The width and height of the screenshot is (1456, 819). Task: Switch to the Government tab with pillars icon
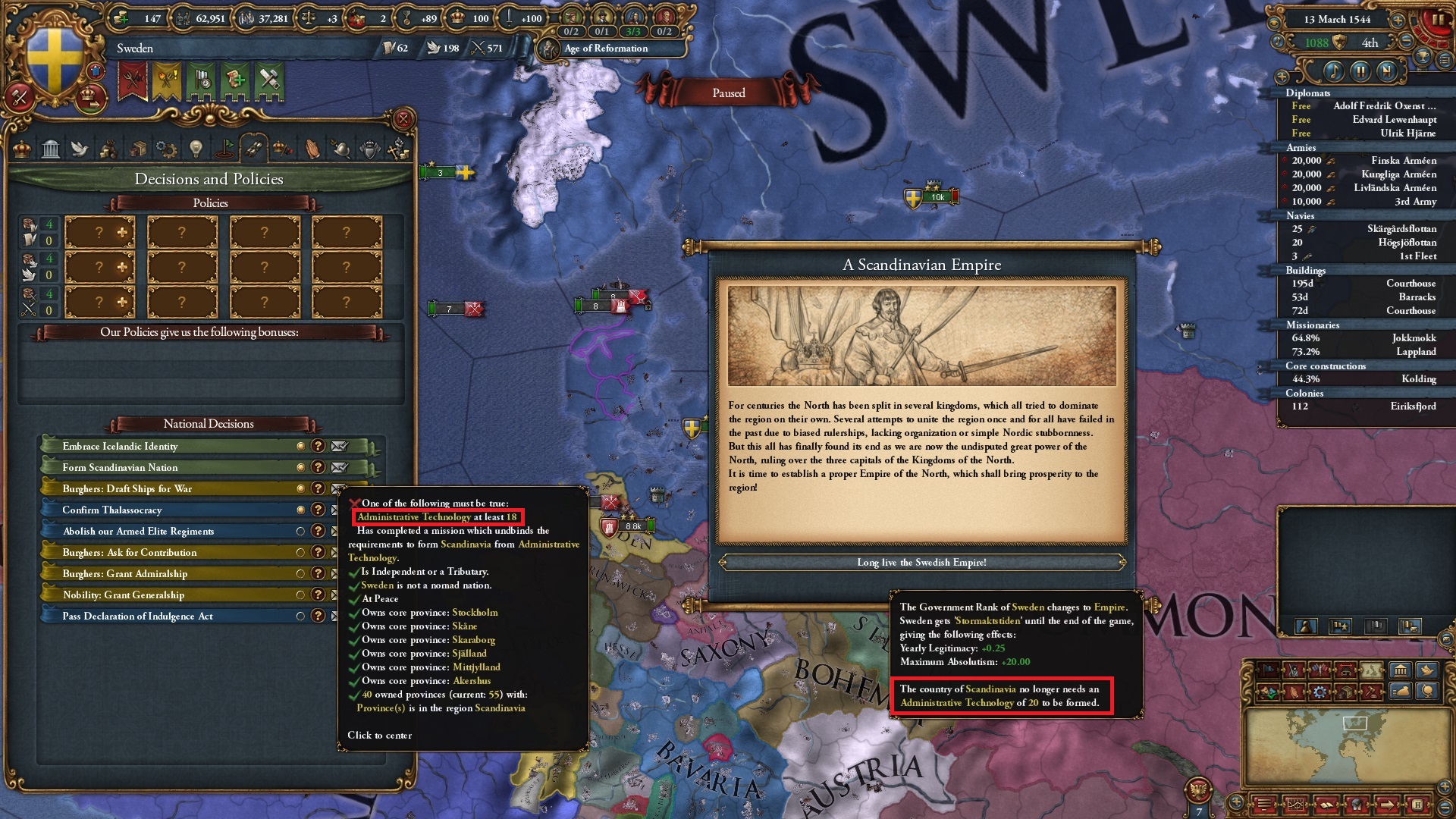pyautogui.click(x=49, y=149)
